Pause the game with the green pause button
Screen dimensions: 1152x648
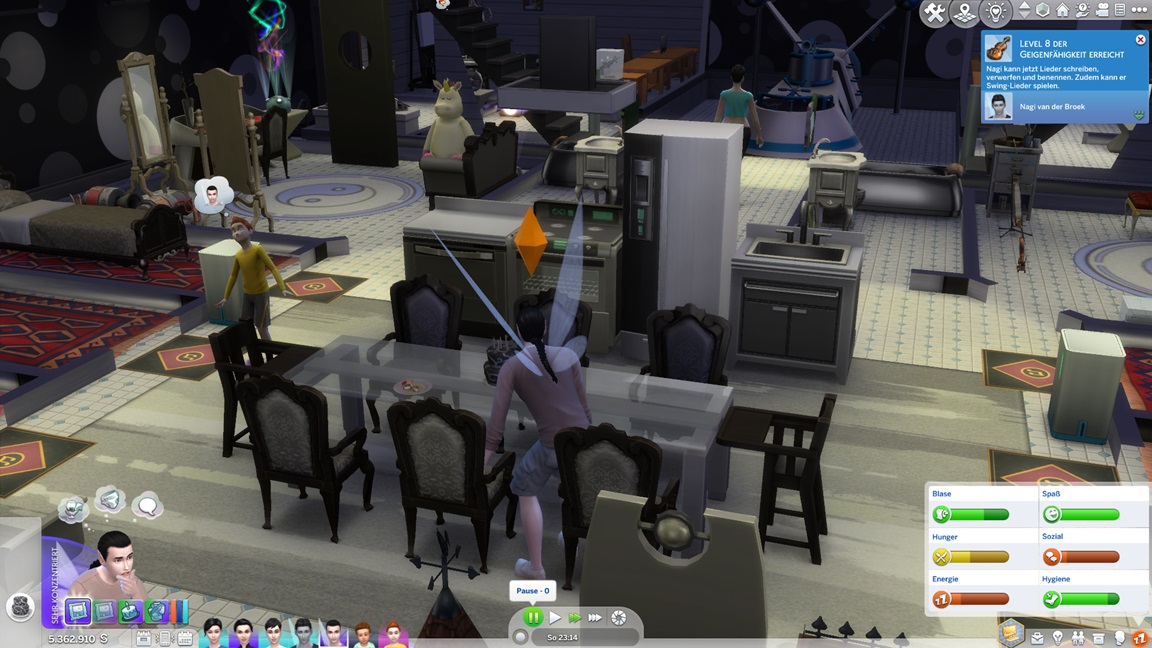tap(533, 618)
